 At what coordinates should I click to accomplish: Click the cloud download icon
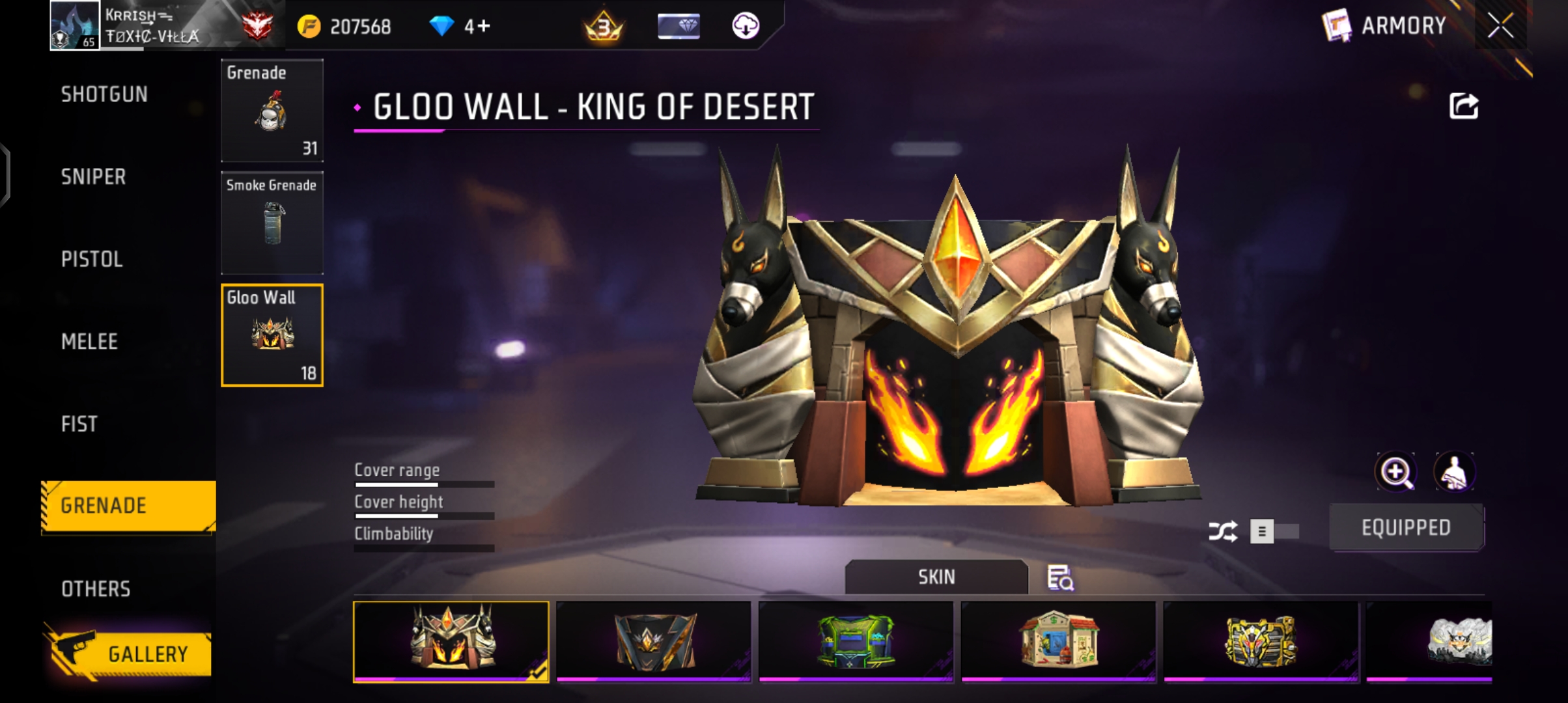tap(744, 27)
